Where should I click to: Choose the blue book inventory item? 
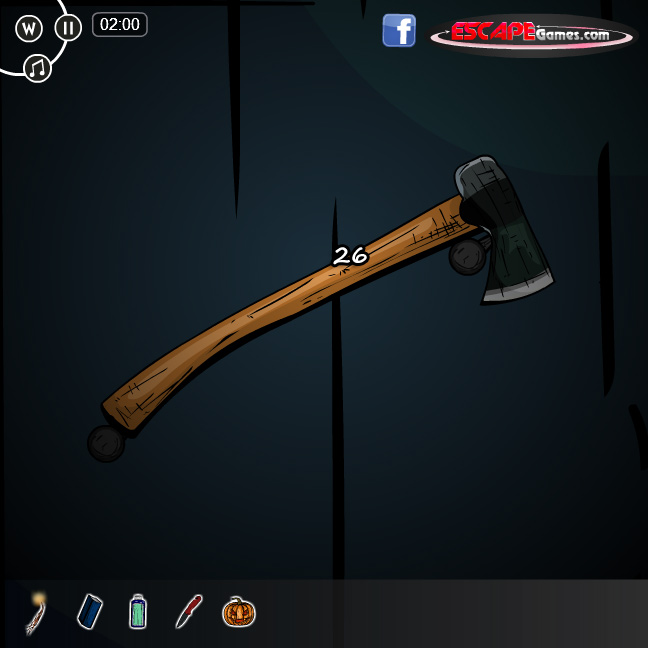[90, 611]
